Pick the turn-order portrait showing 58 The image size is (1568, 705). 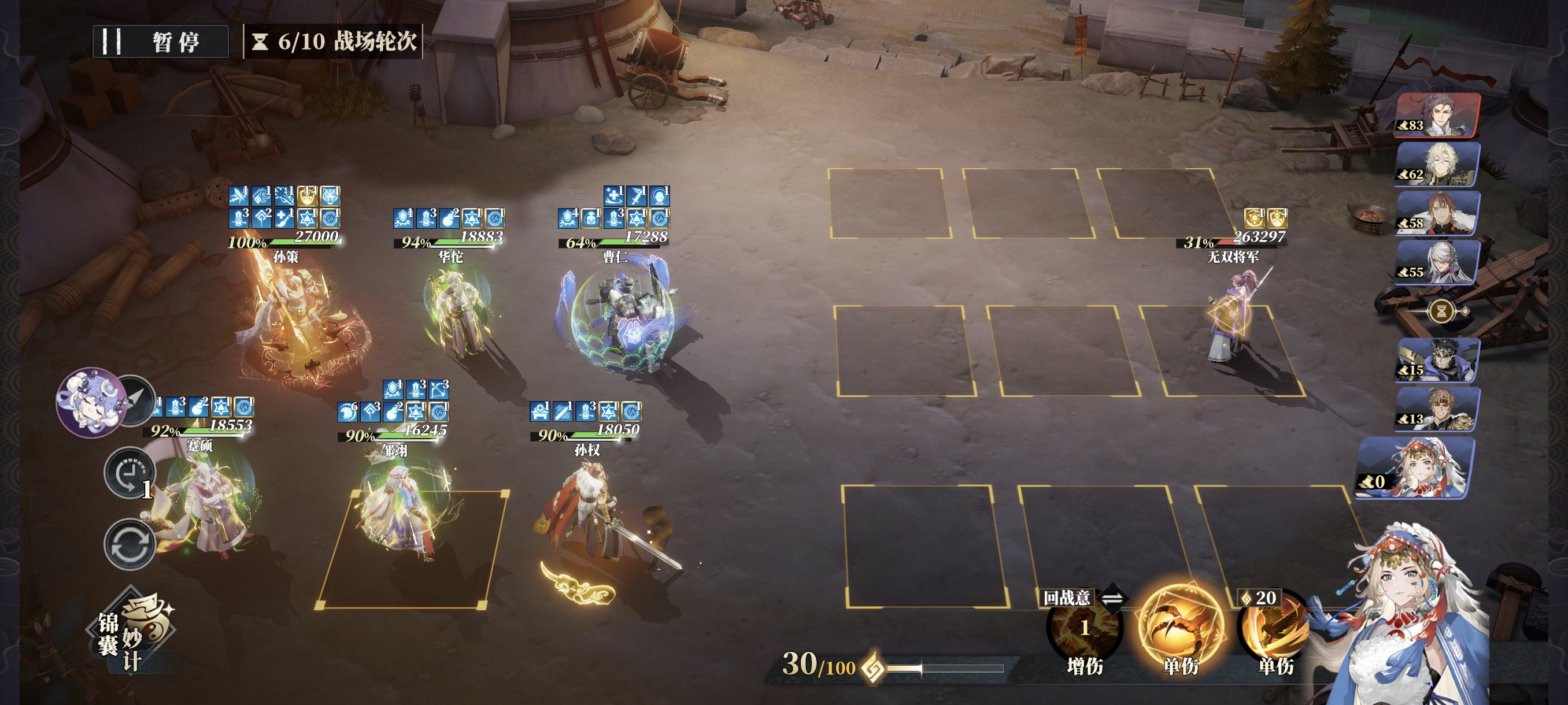[1438, 213]
